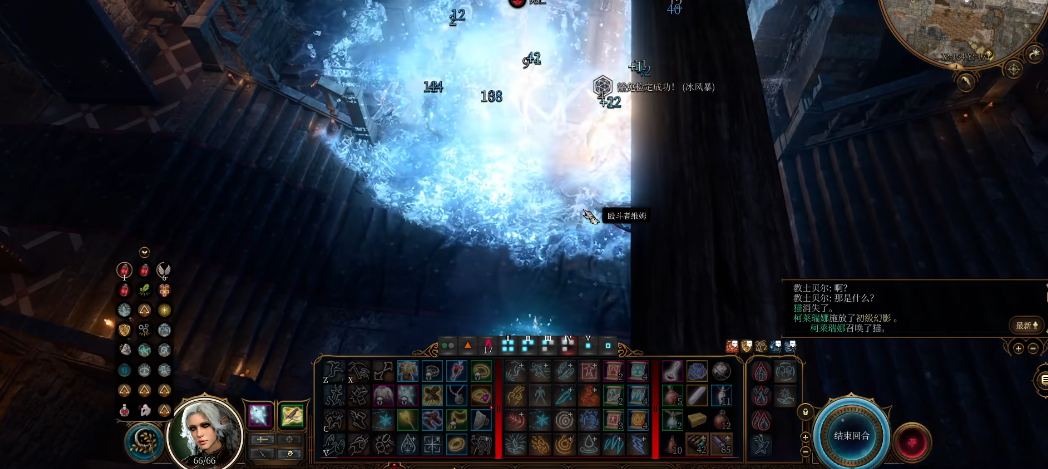Click the orange triangle hotbar filter tab

(466, 345)
